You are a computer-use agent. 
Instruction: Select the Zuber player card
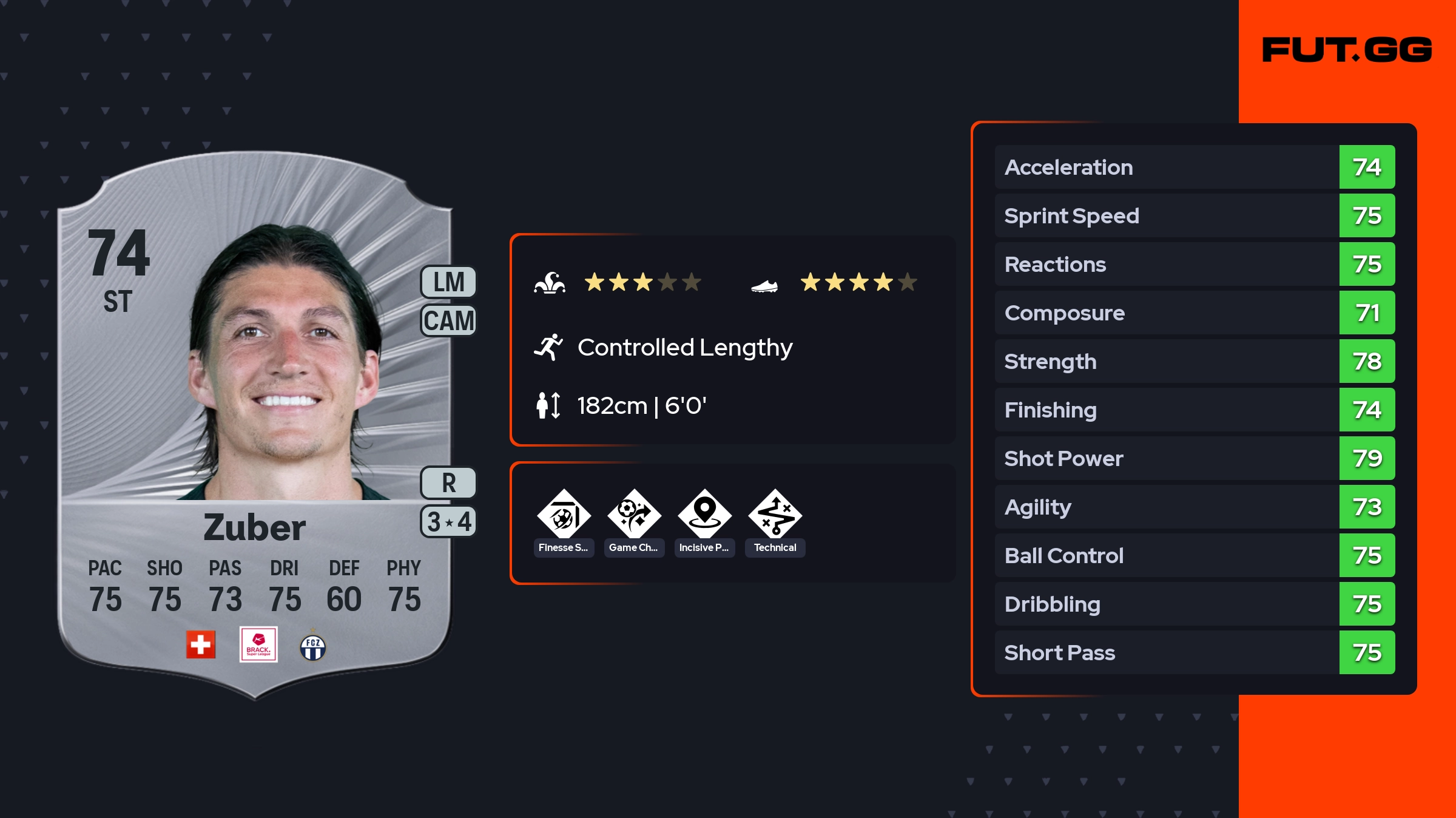click(x=255, y=425)
